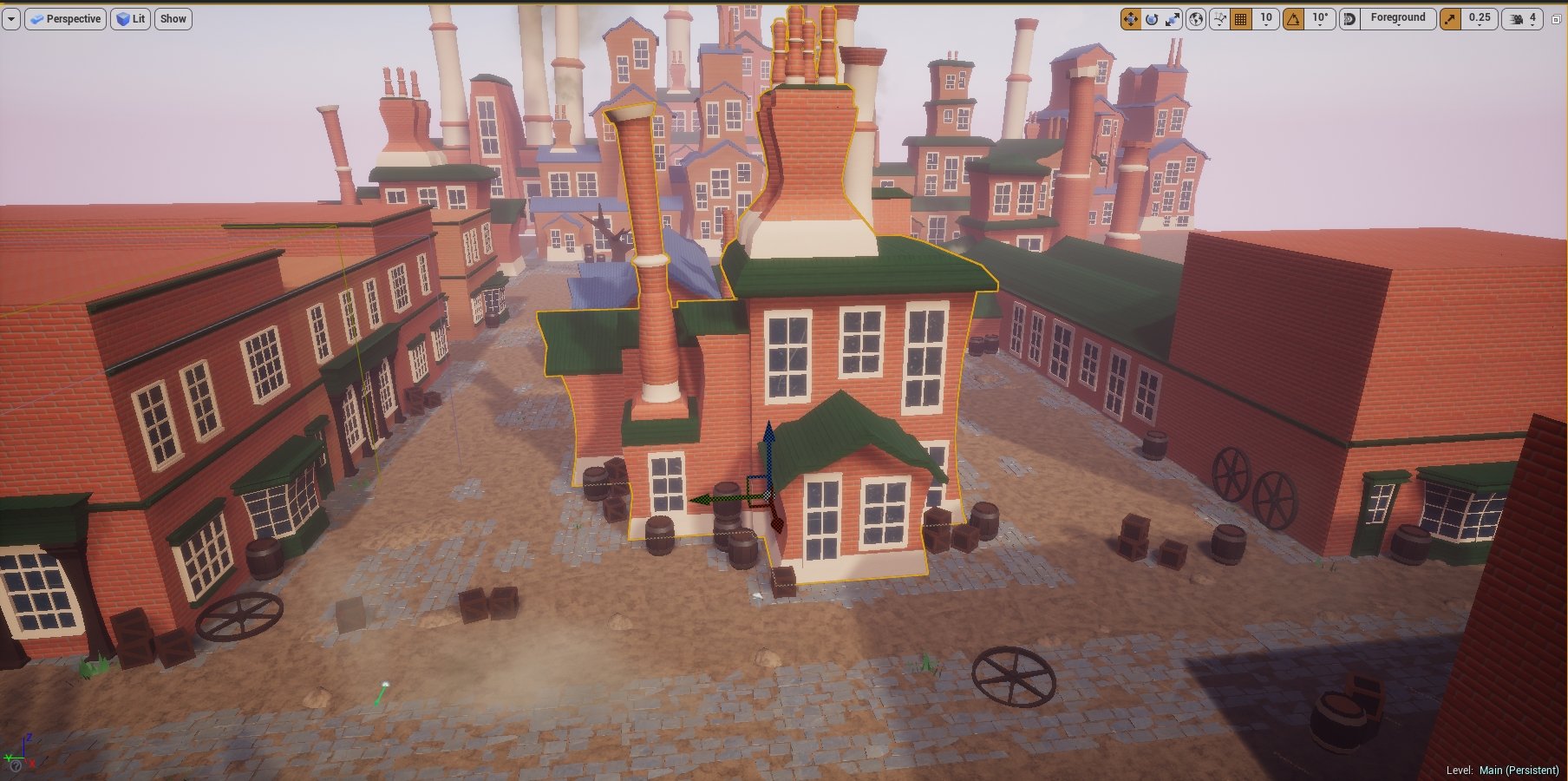Image resolution: width=1568 pixels, height=781 pixels.
Task: Toggle scale snapping arrow icon
Action: [x=1450, y=19]
